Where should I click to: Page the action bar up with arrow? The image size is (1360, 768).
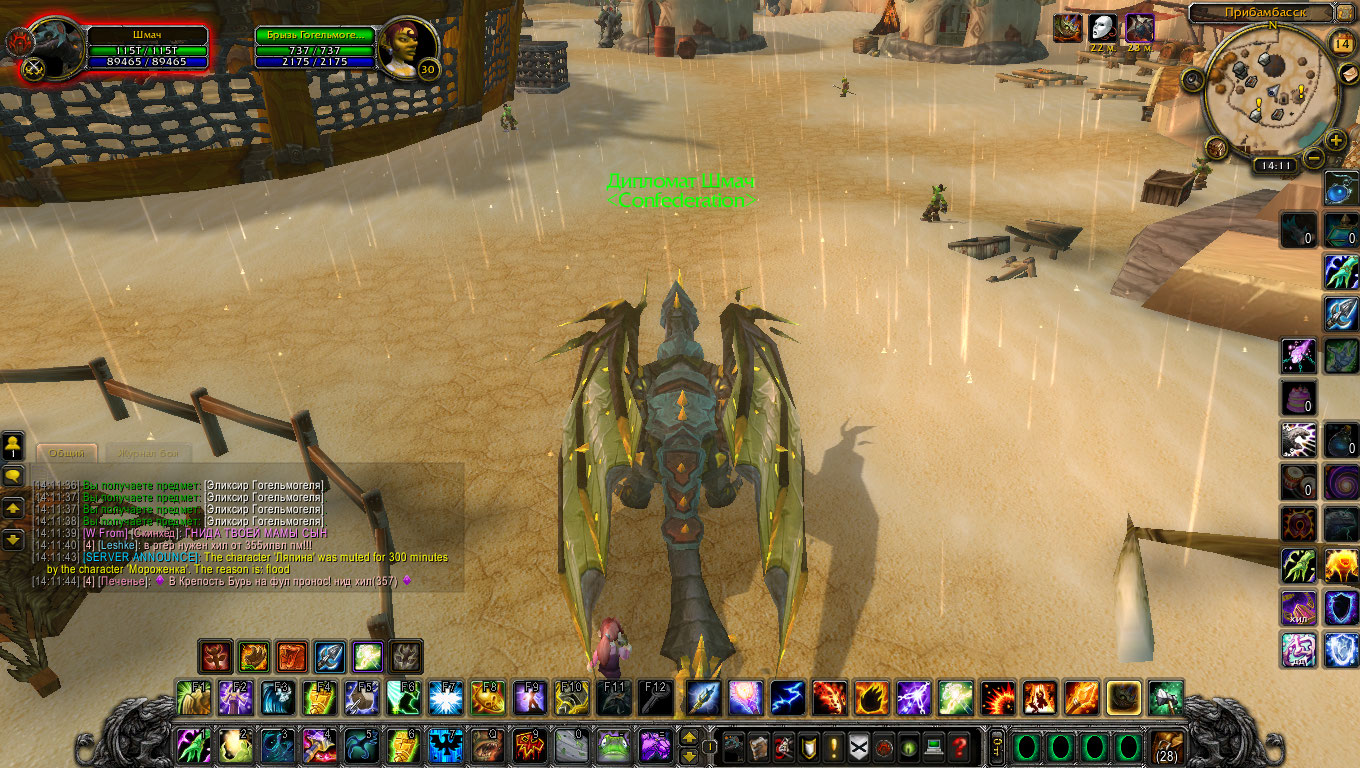(x=689, y=738)
